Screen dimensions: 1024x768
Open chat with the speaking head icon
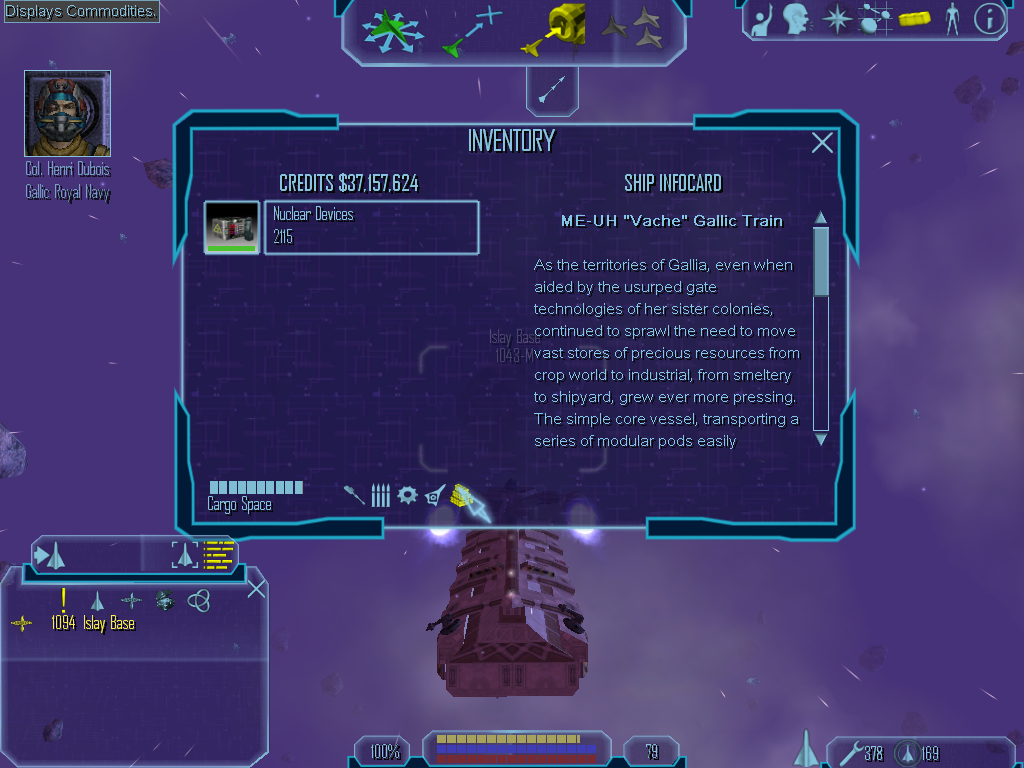click(x=795, y=18)
